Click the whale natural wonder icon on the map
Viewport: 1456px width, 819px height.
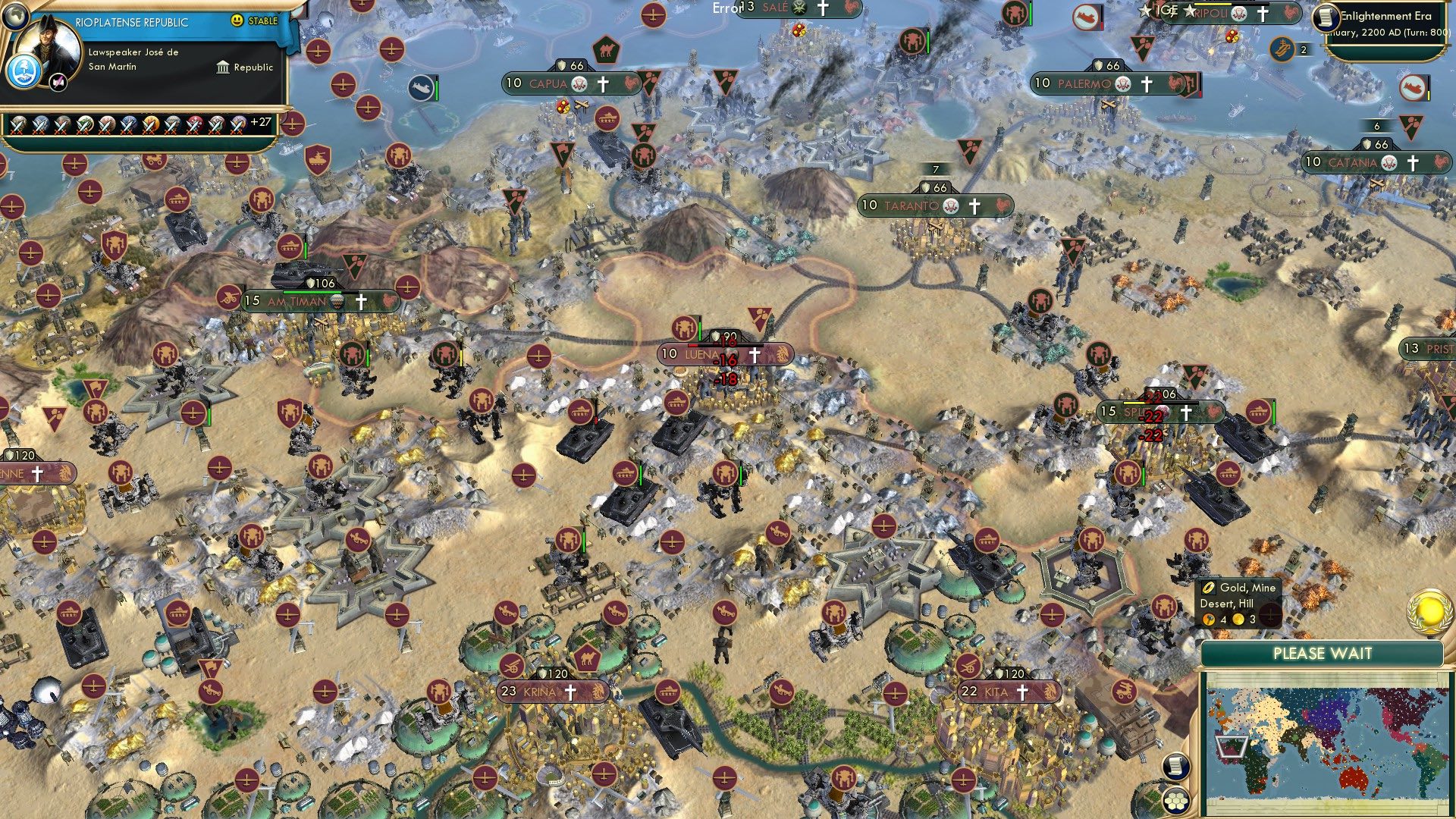point(422,87)
